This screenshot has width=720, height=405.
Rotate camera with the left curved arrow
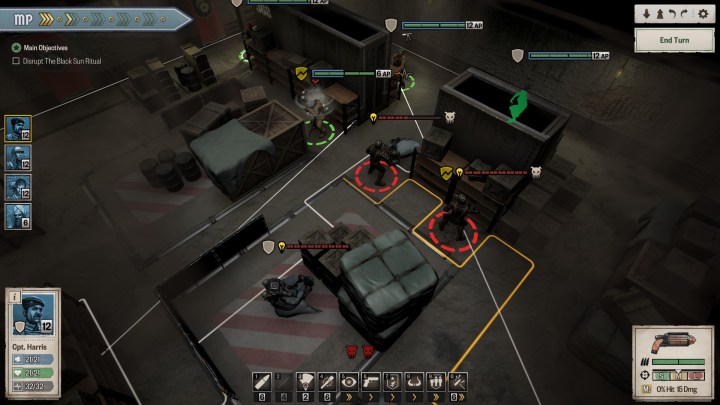pos(673,12)
